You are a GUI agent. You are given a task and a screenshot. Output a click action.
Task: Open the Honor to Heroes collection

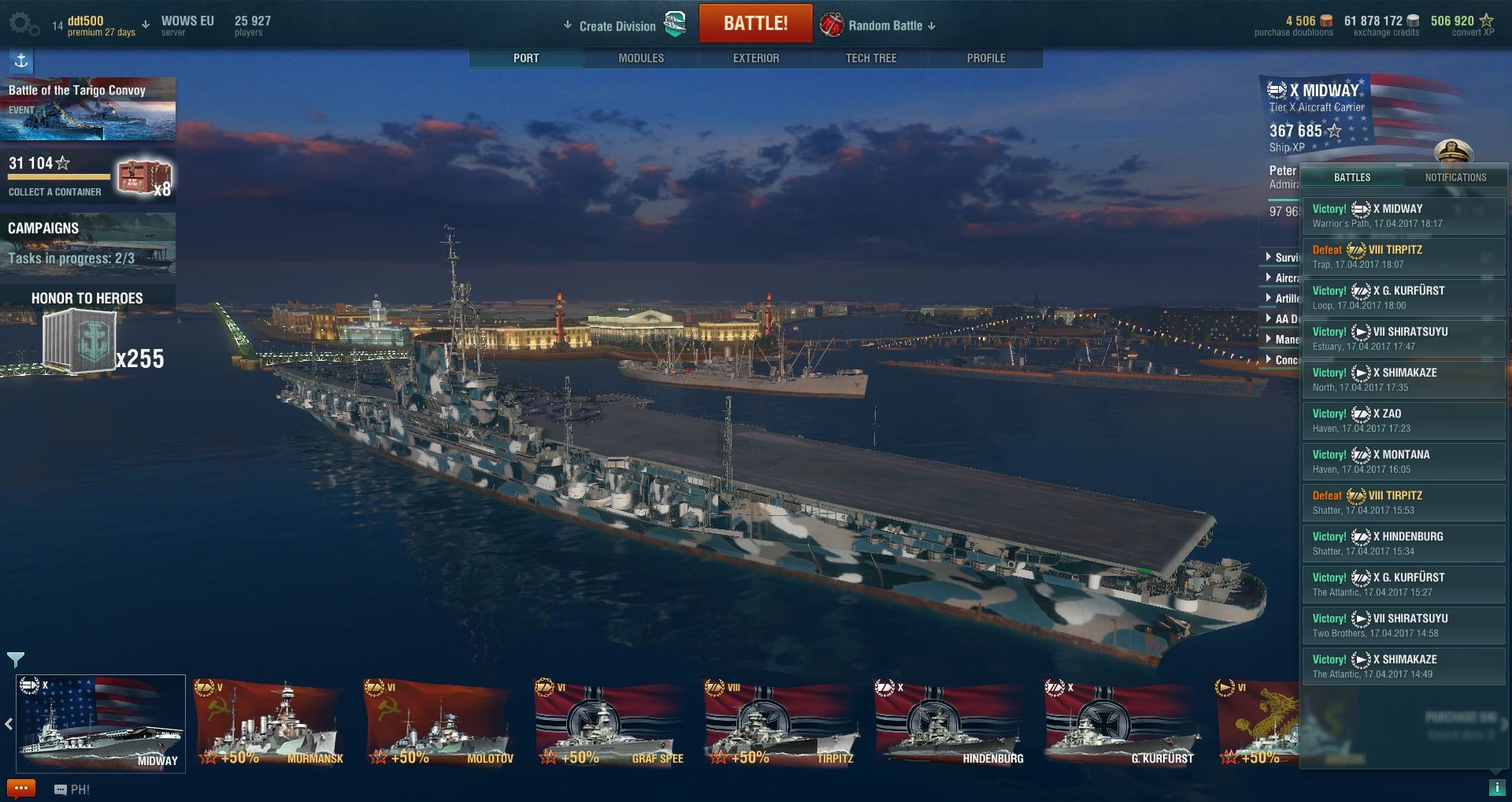coord(87,331)
